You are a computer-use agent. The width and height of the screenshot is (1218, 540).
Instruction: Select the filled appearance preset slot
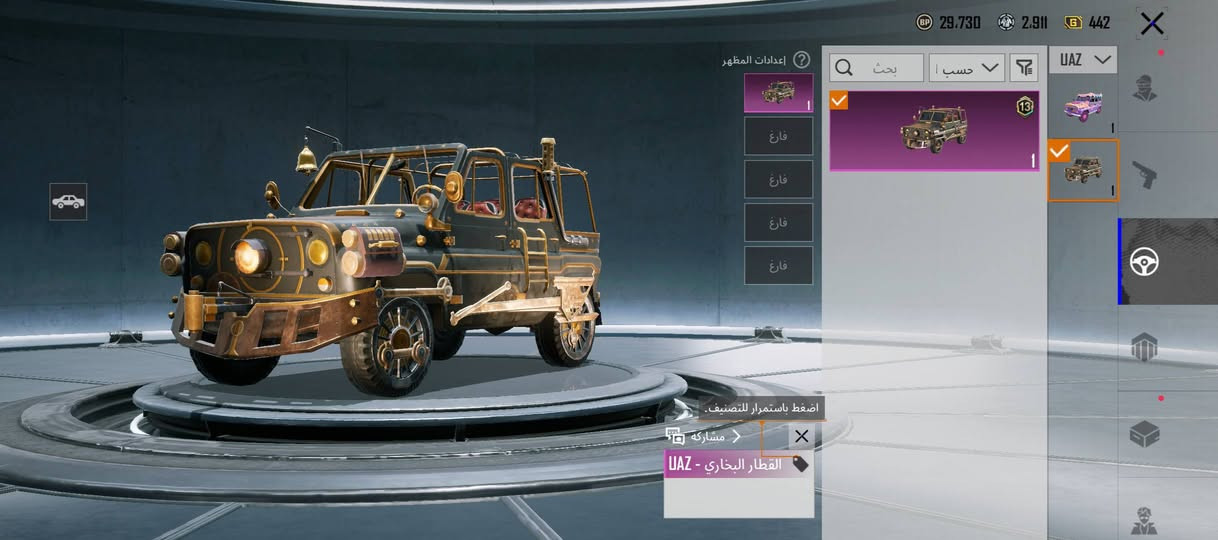pyautogui.click(x=778, y=93)
